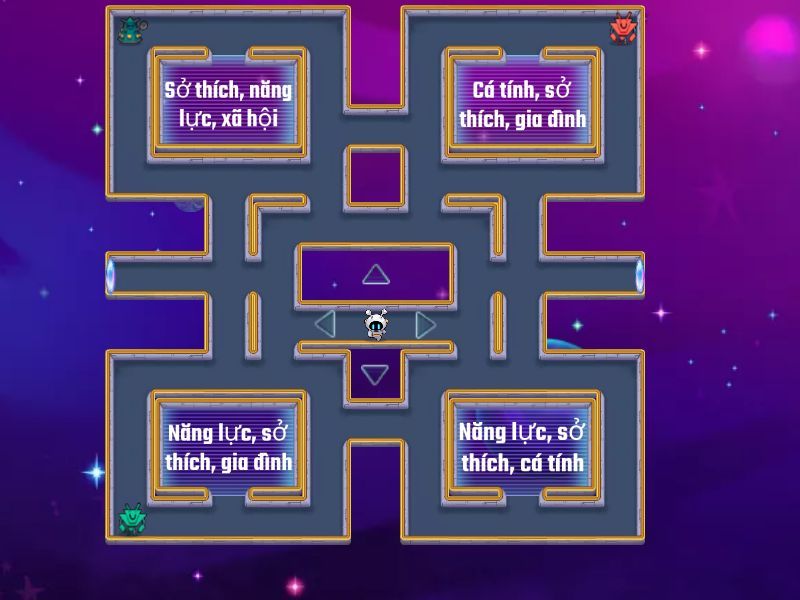Click the up arrow movement control
This screenshot has width=800, height=600.
[x=375, y=274]
